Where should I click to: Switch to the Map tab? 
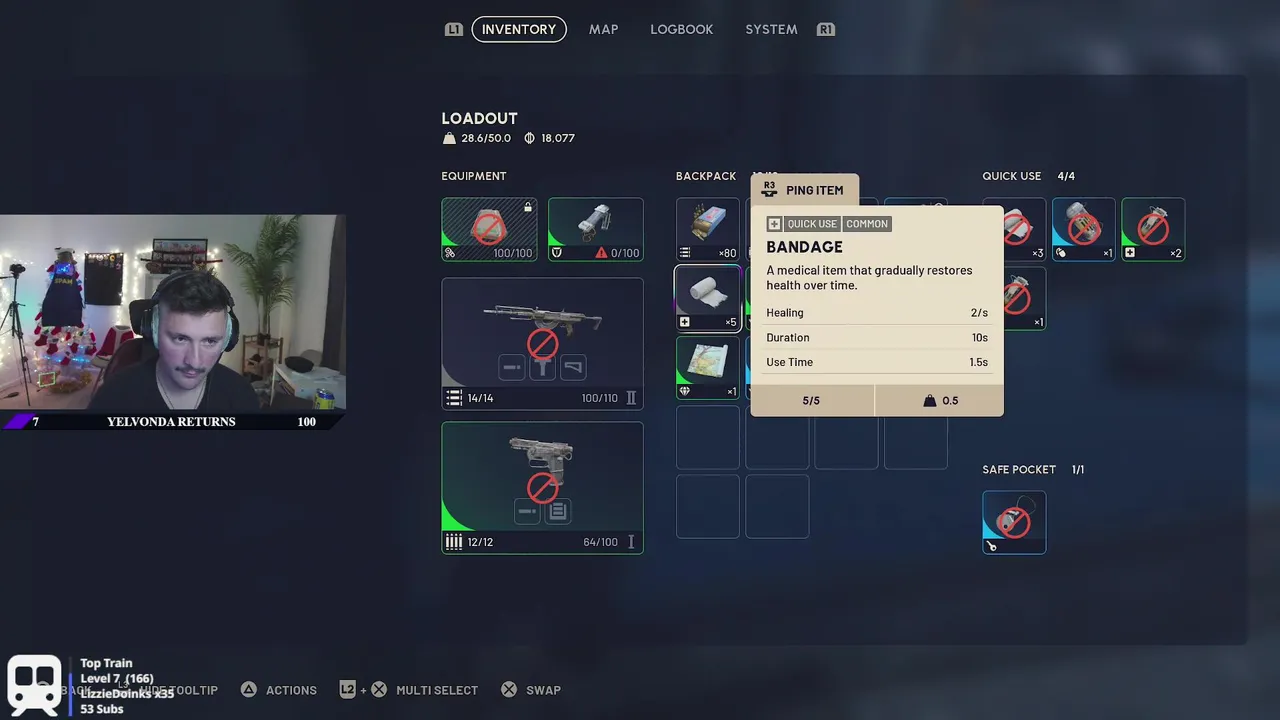pos(603,29)
